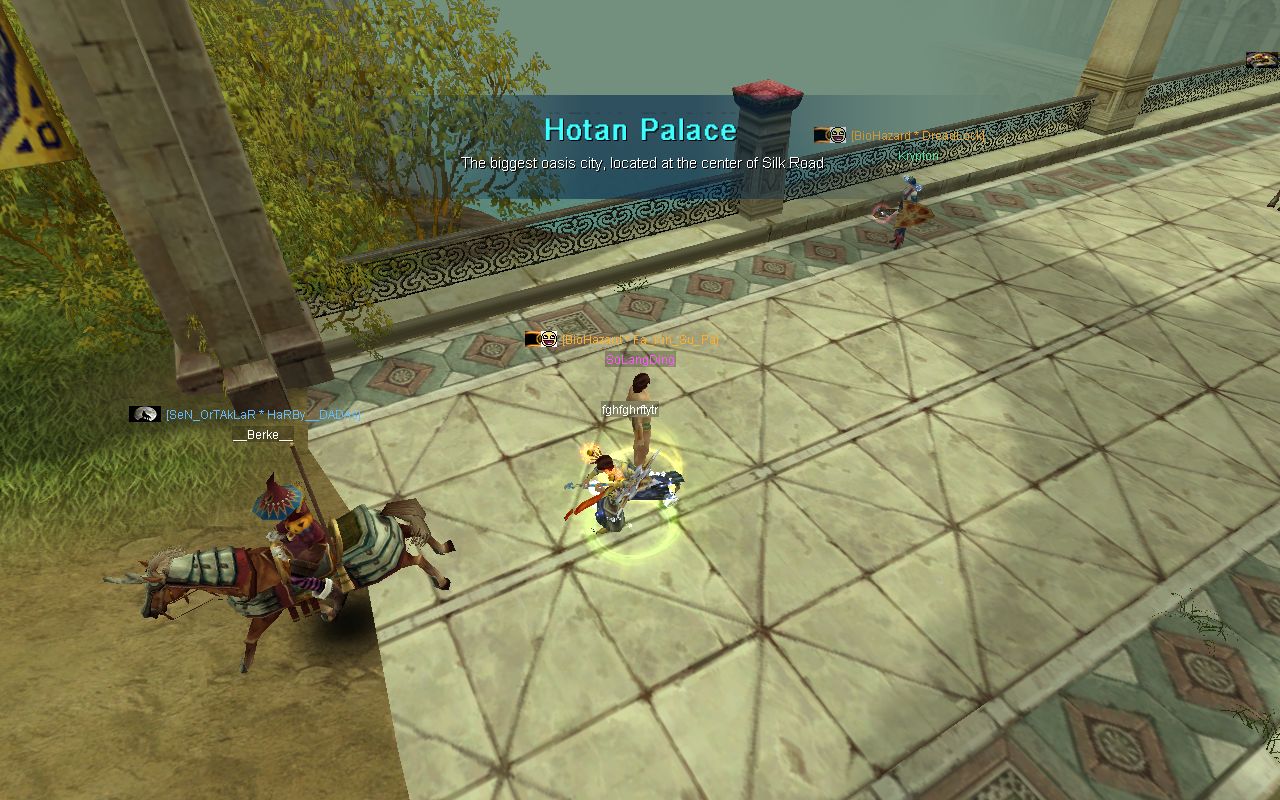Click the fghfghrftyfr player name label
Screen dimensions: 1280x800
pyautogui.click(x=630, y=410)
